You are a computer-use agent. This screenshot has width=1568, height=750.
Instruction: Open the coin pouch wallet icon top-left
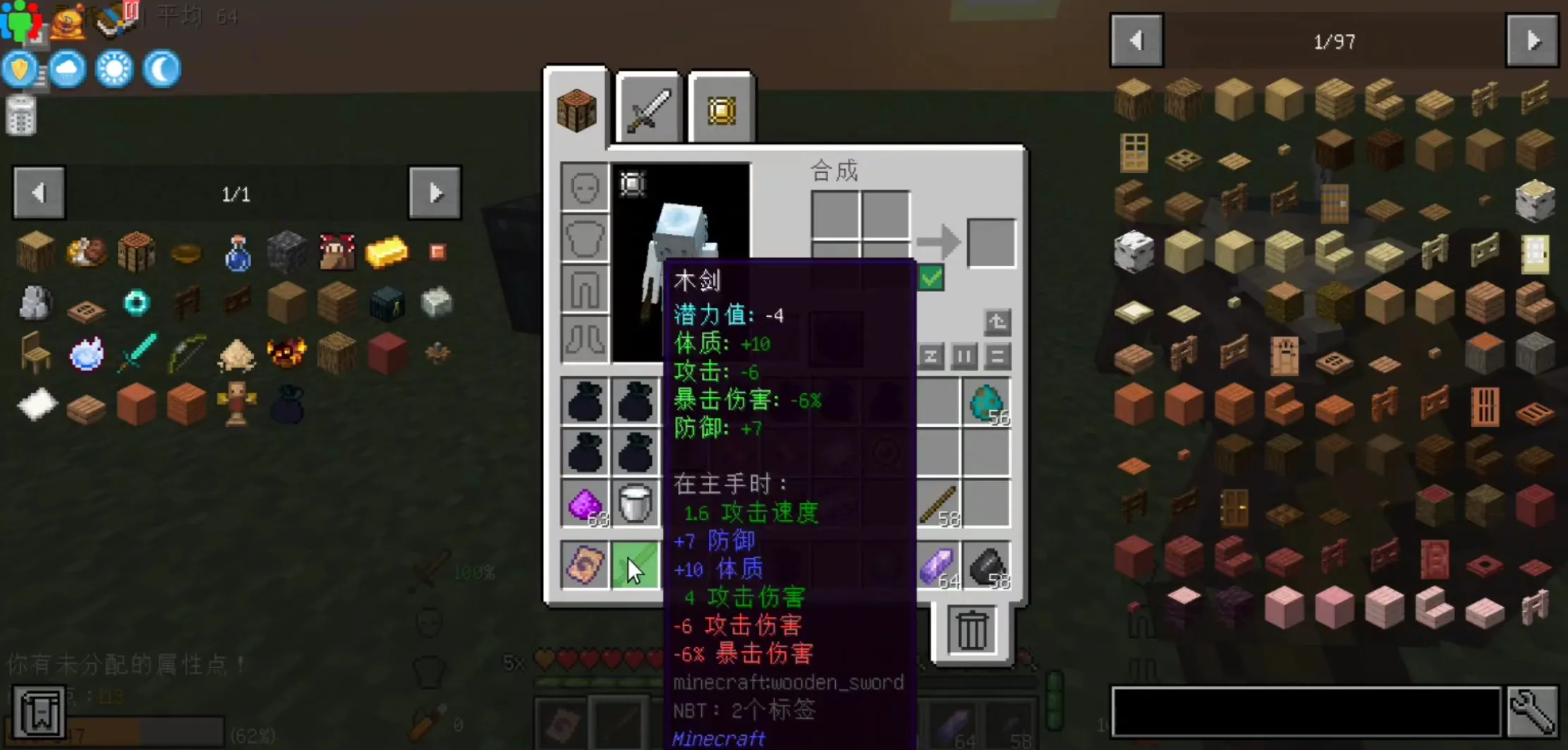(x=68, y=21)
